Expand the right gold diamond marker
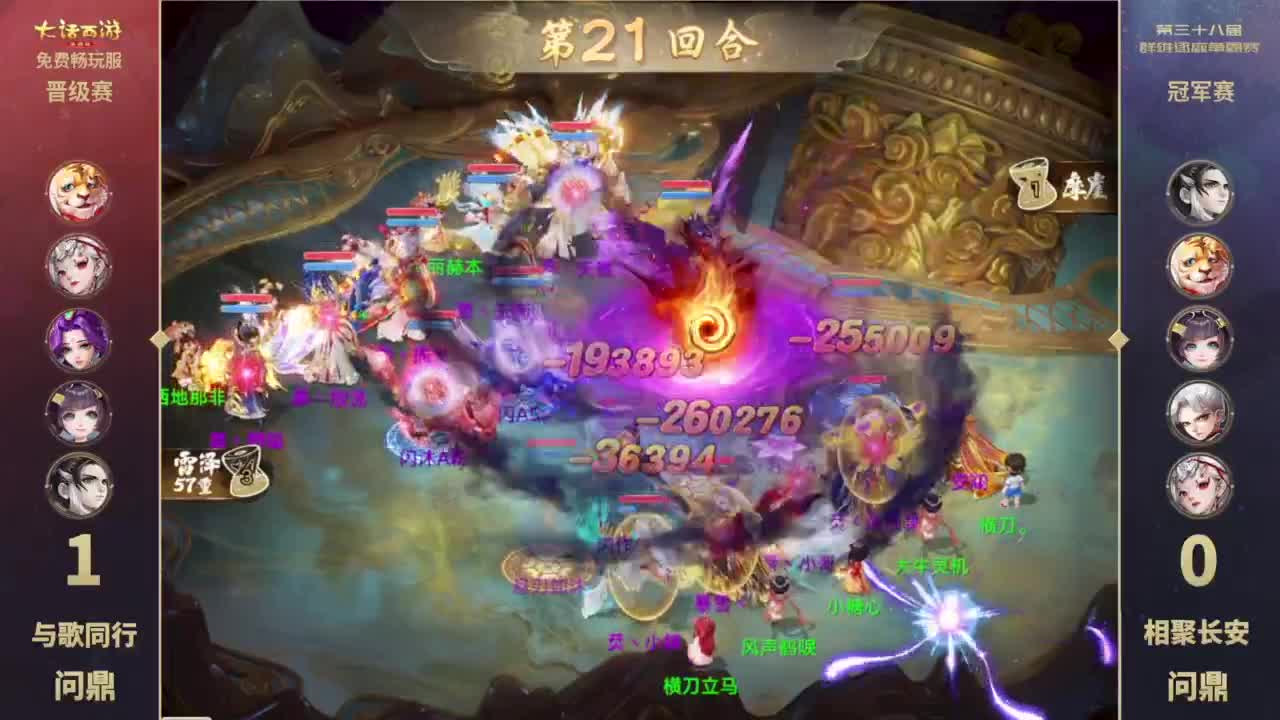The image size is (1280, 720). 1119,340
